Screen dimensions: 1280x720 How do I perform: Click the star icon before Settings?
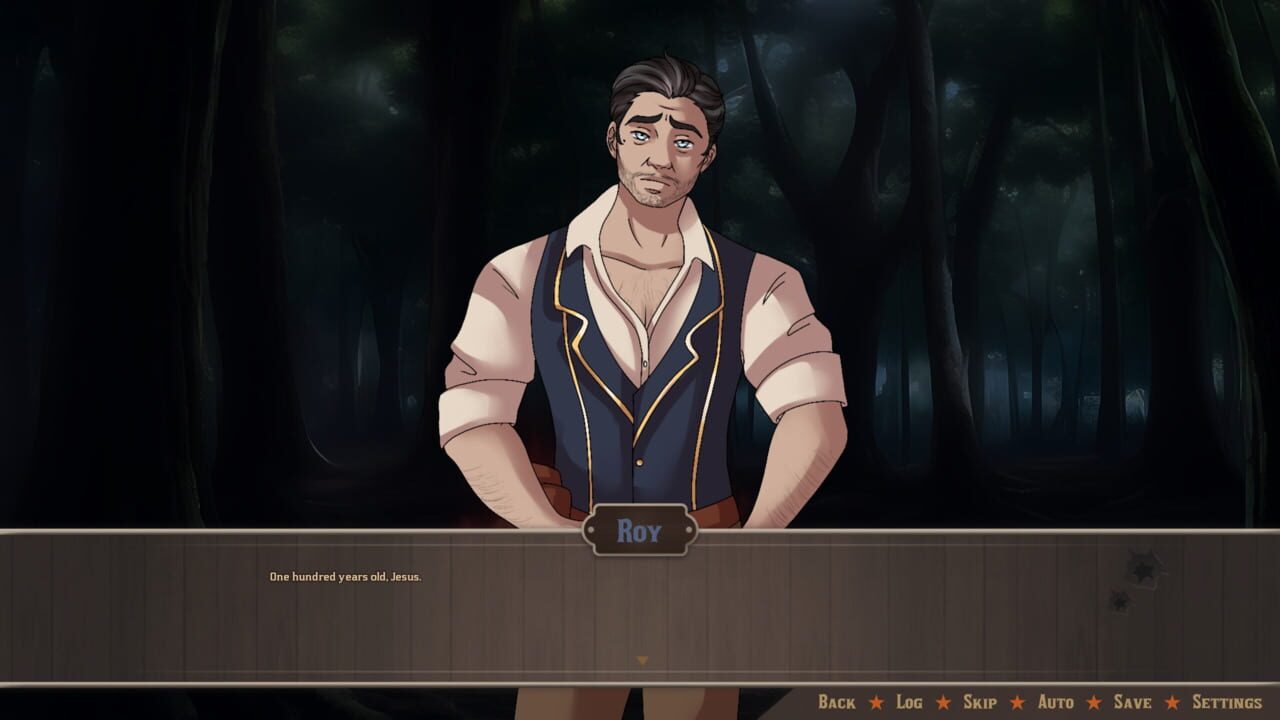pos(1172,702)
